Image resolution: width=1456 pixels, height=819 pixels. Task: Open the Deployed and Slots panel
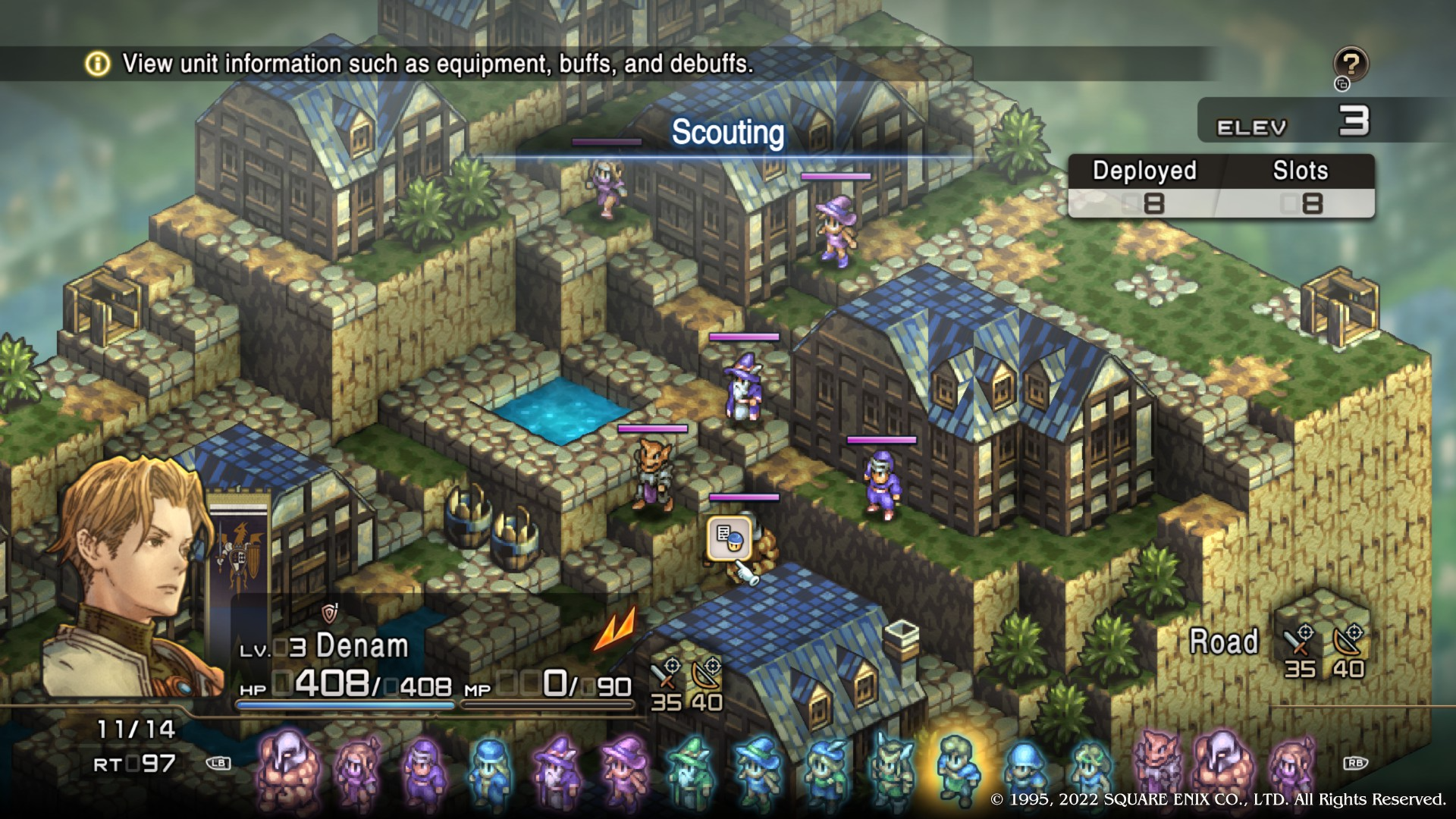[x=1221, y=187]
